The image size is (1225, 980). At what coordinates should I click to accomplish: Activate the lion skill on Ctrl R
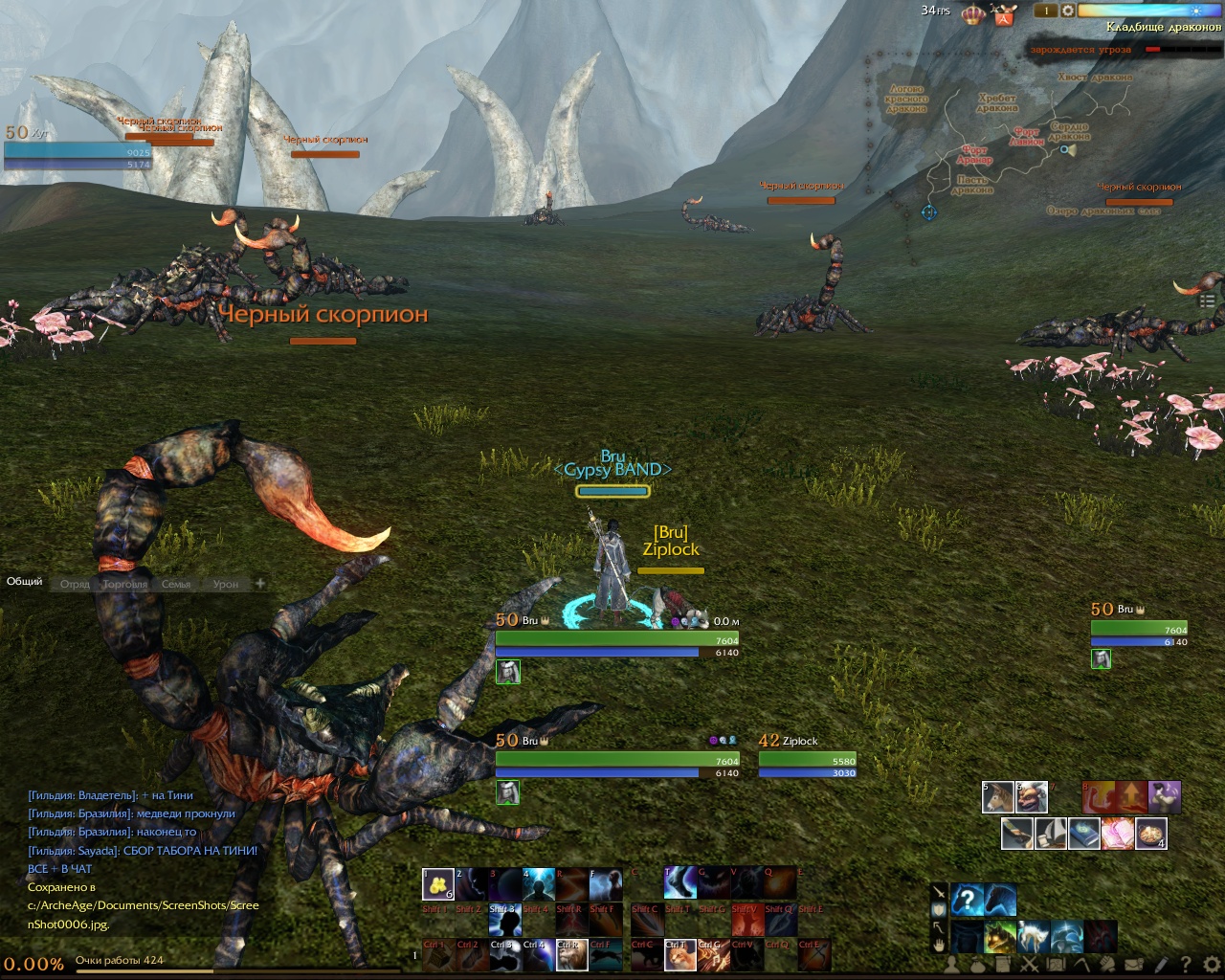[x=570, y=956]
